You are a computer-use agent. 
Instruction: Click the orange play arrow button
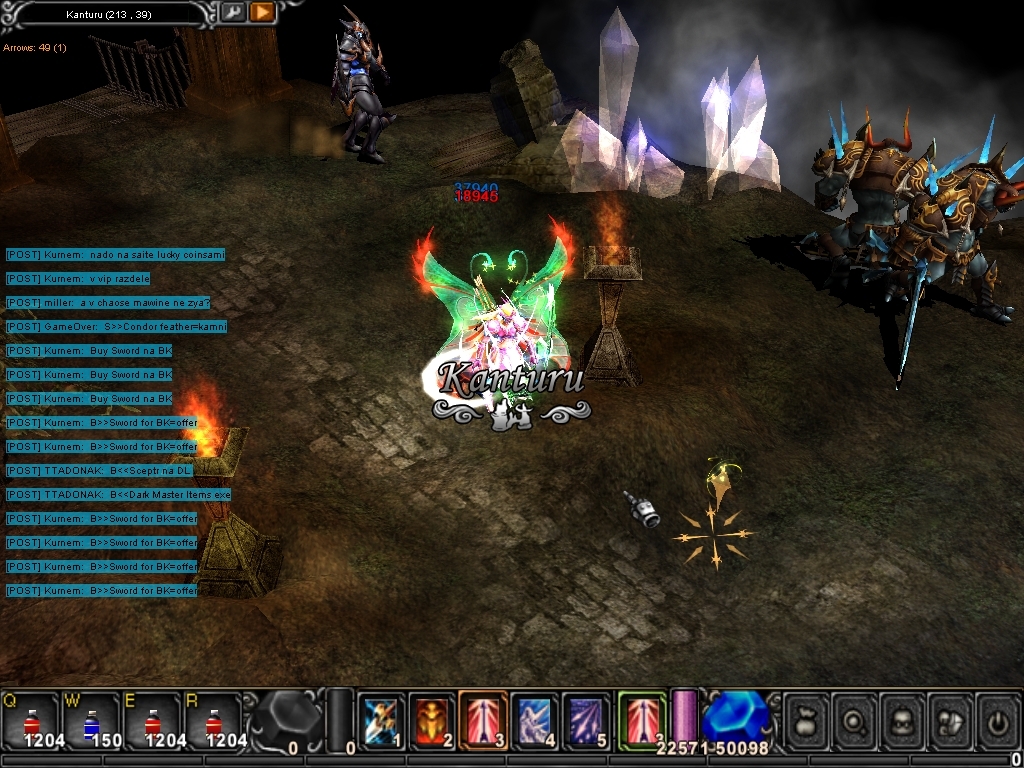point(261,12)
